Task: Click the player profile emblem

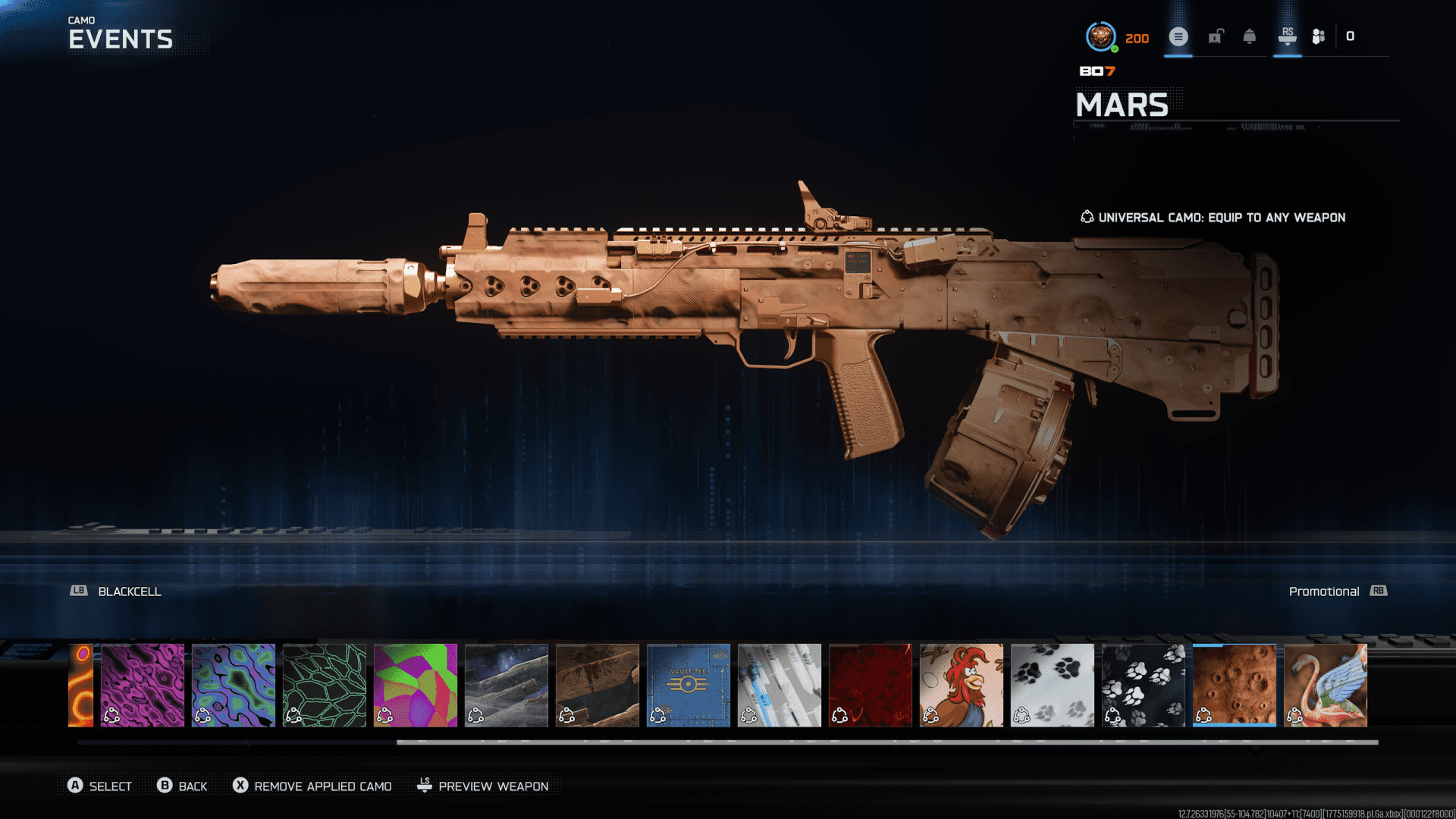Action: (1100, 36)
